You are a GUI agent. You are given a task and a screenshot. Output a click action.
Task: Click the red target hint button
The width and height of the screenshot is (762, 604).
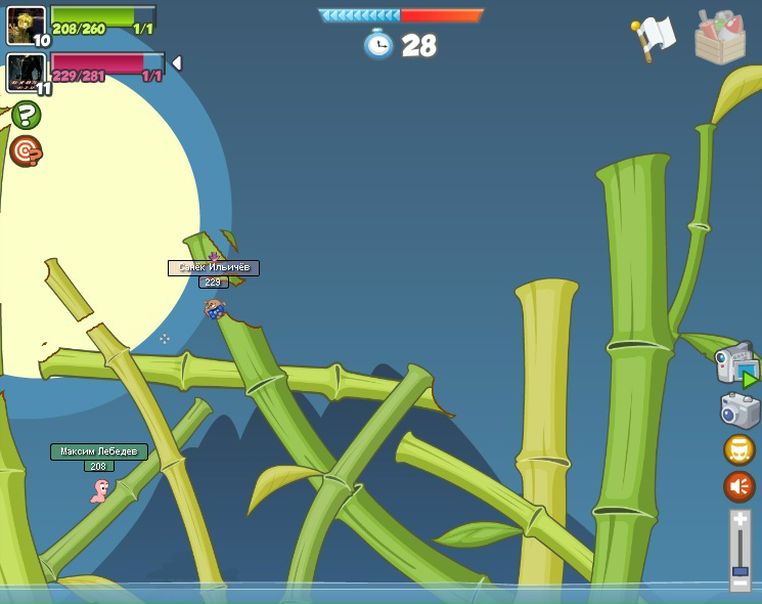(x=26, y=151)
